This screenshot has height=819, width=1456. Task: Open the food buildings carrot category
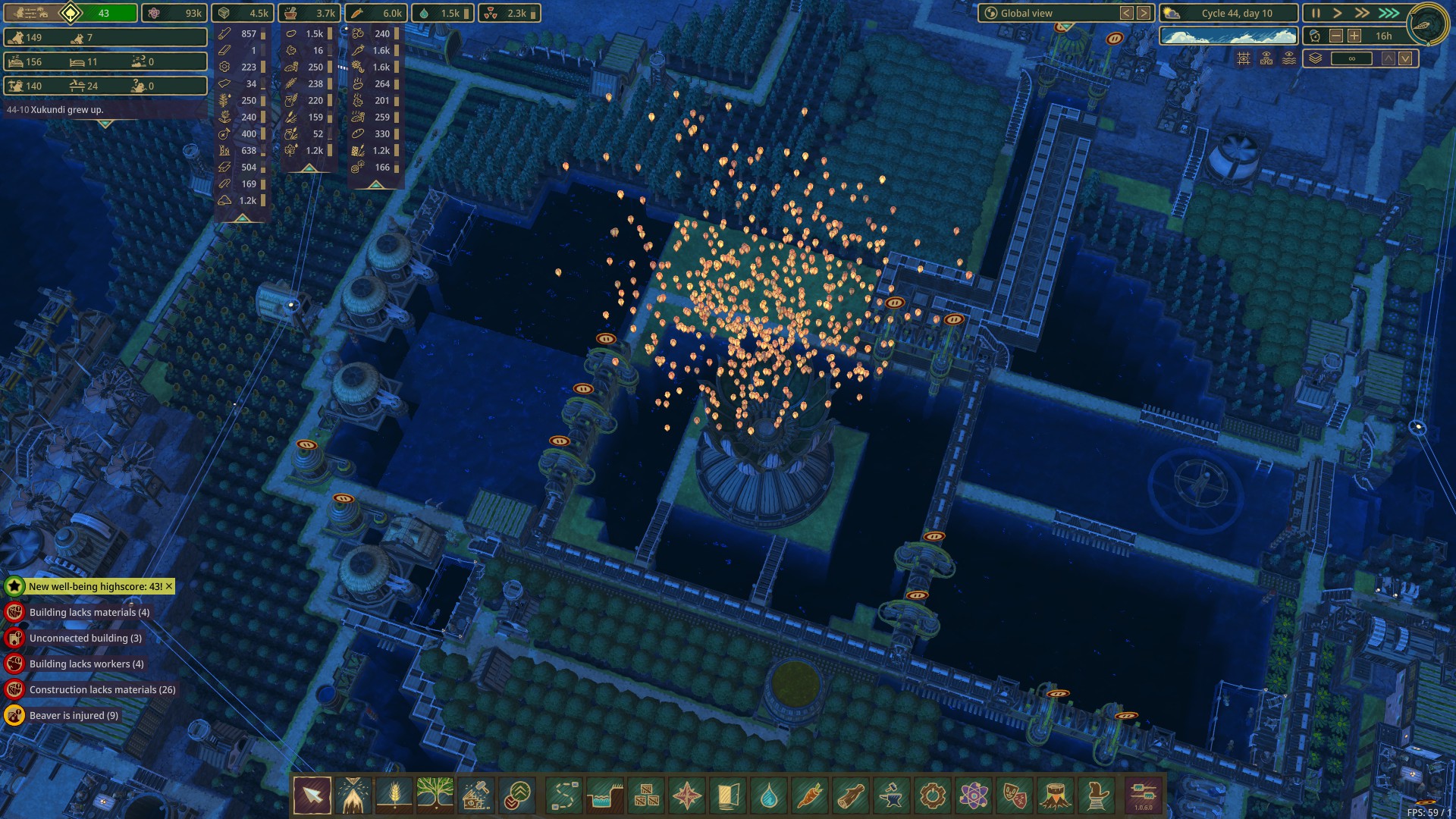810,795
